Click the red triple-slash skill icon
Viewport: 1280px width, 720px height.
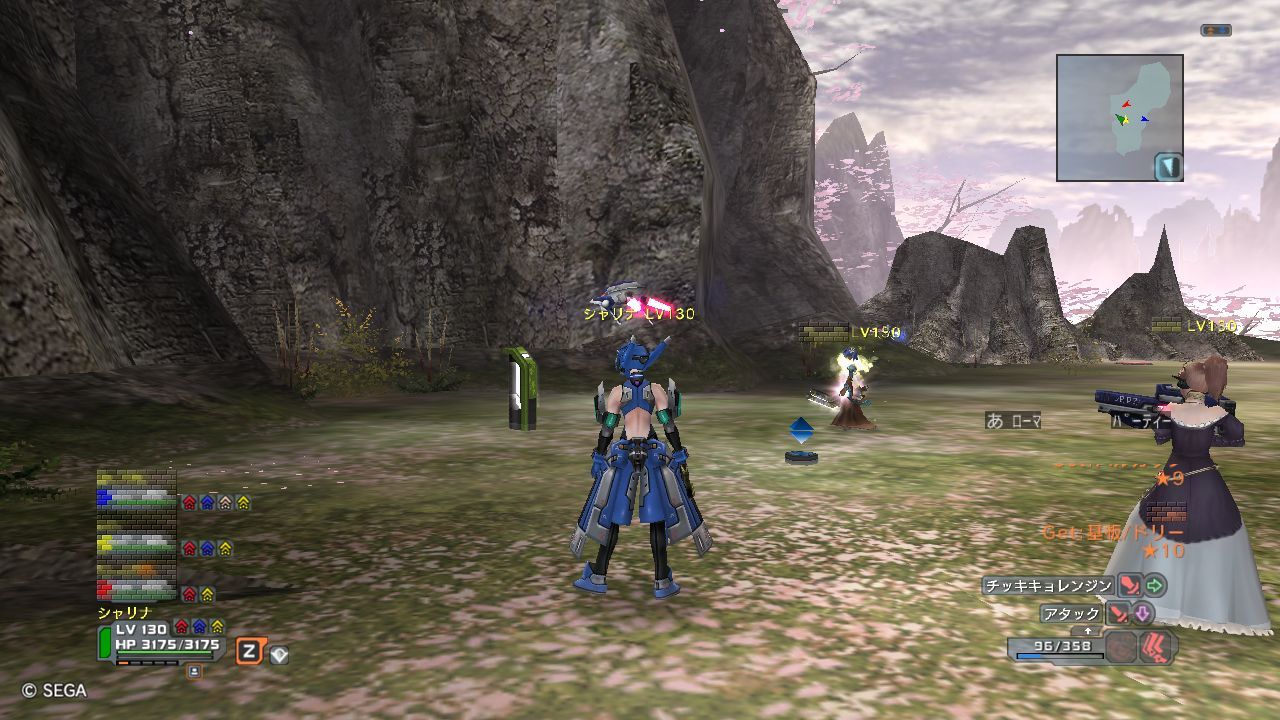pos(1158,647)
